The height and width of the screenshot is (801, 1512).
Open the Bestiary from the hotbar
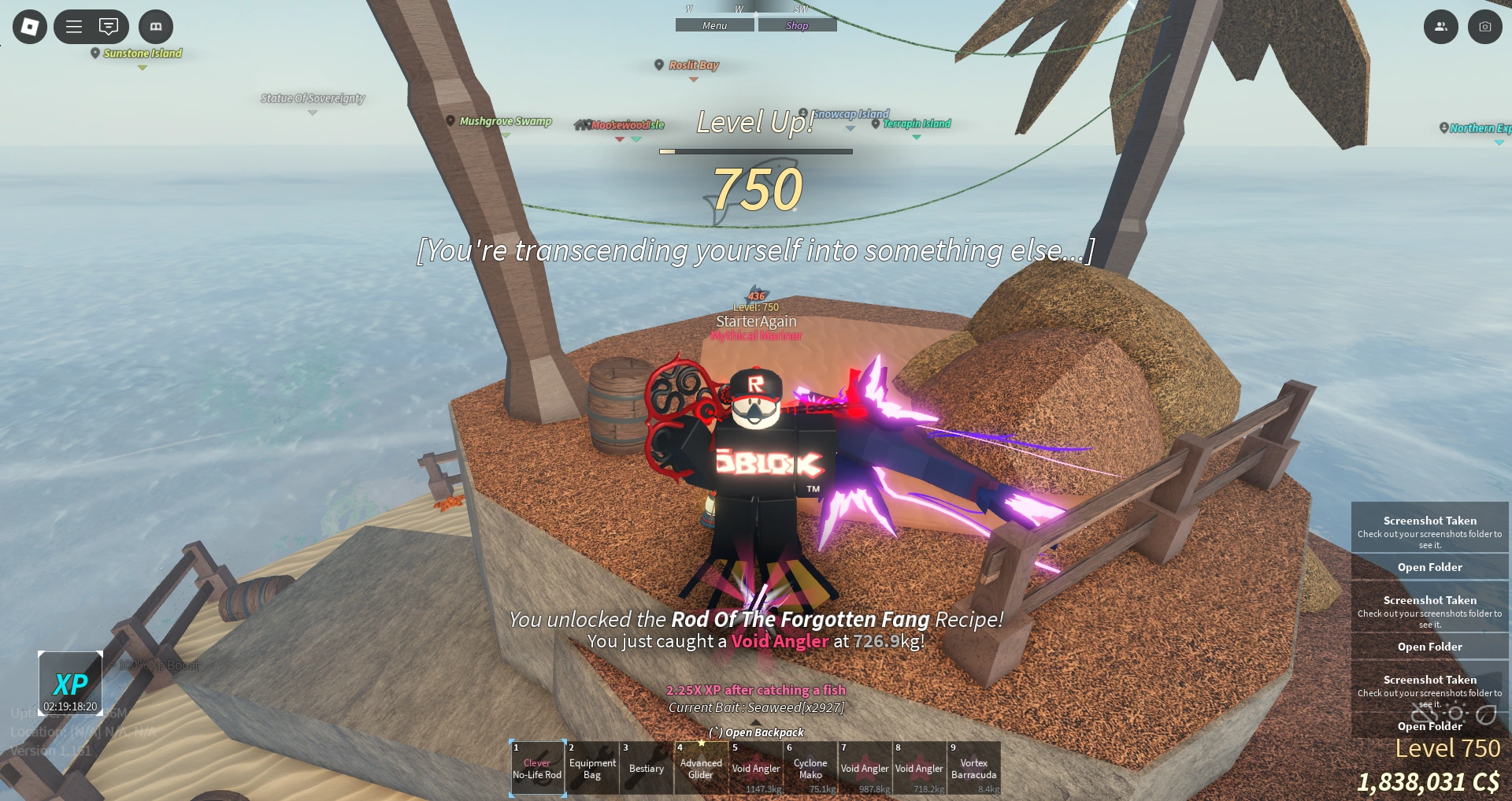point(646,768)
